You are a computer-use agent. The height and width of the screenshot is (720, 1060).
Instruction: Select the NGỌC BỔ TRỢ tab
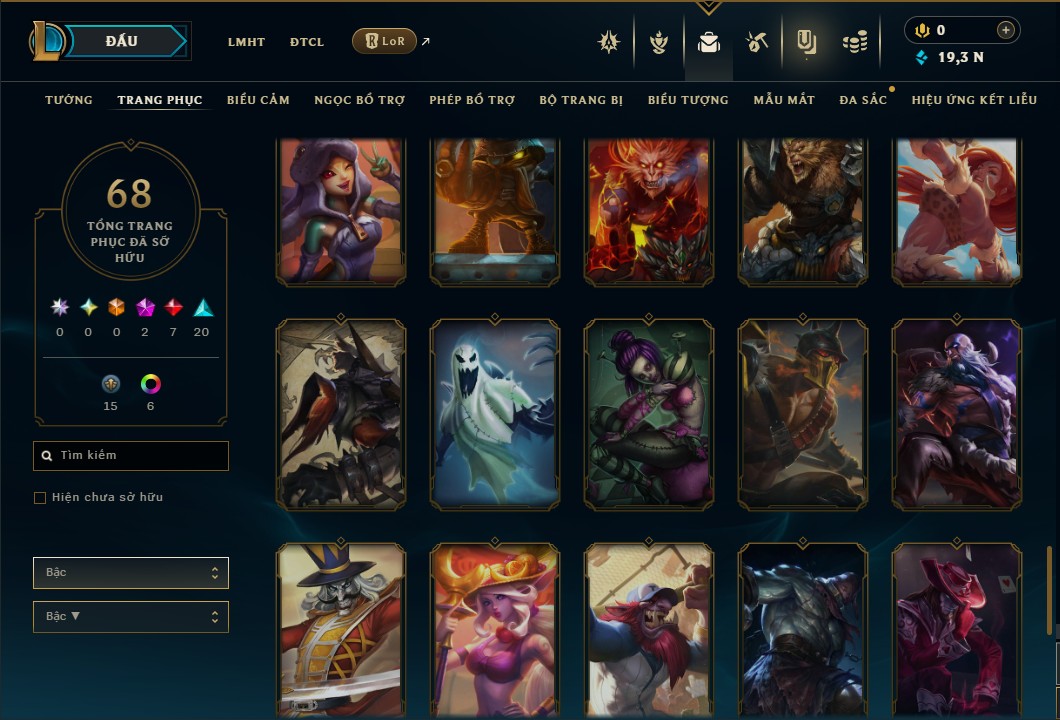359,100
